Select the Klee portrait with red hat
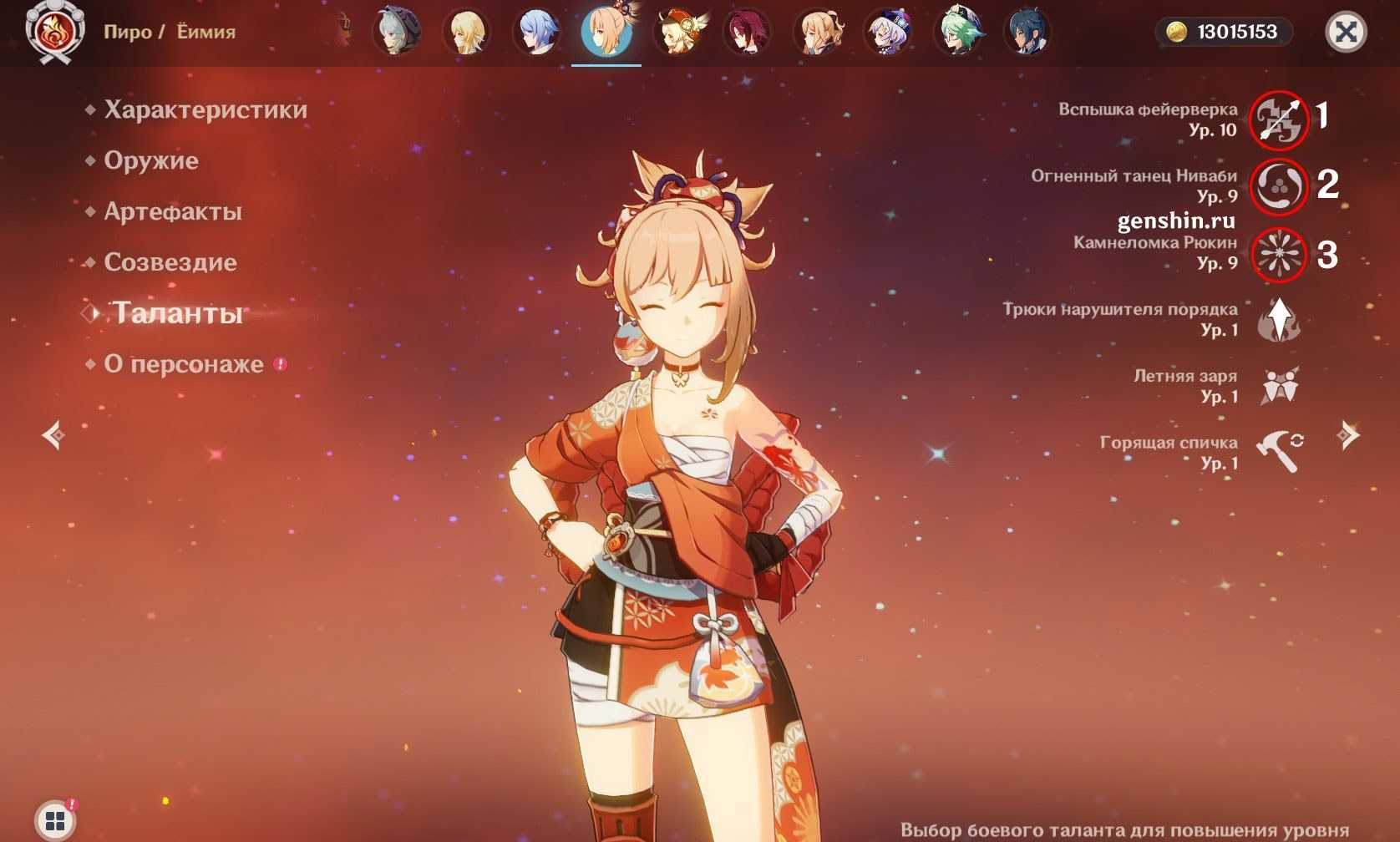1400x842 pixels. [x=679, y=33]
